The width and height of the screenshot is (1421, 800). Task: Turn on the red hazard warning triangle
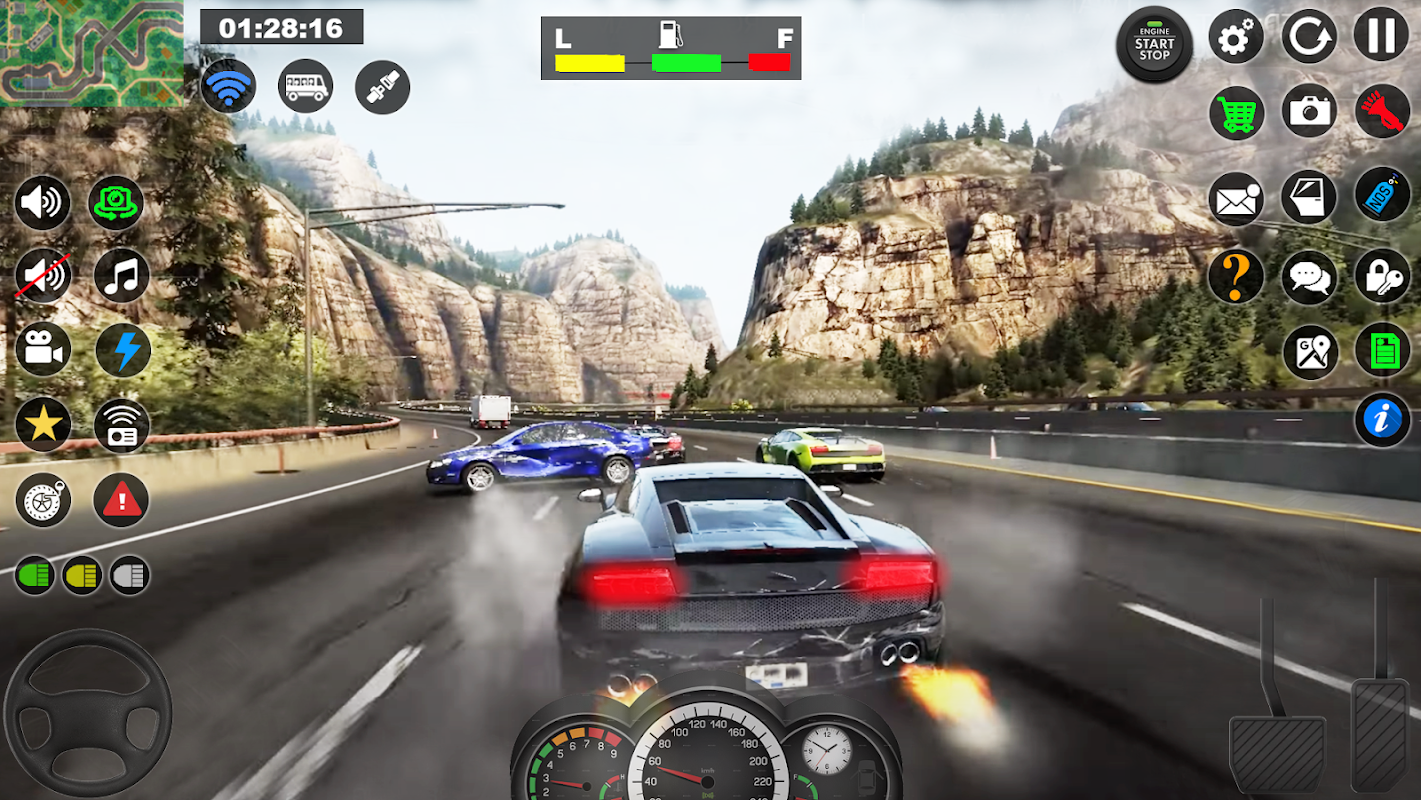pyautogui.click(x=121, y=500)
